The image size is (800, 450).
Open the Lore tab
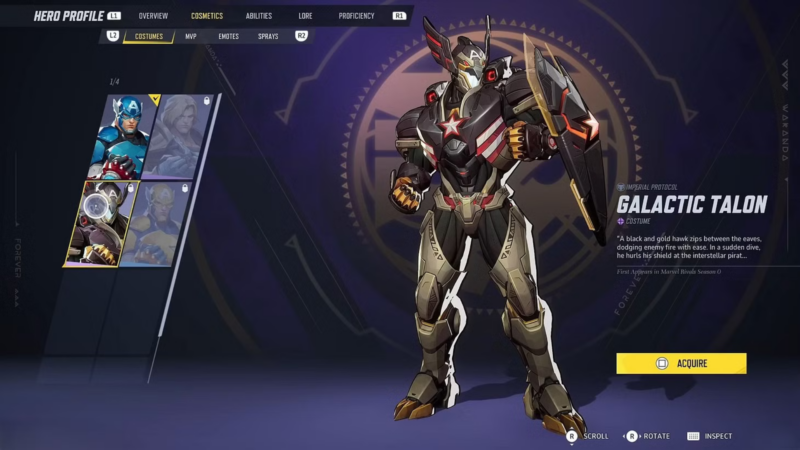pos(304,16)
